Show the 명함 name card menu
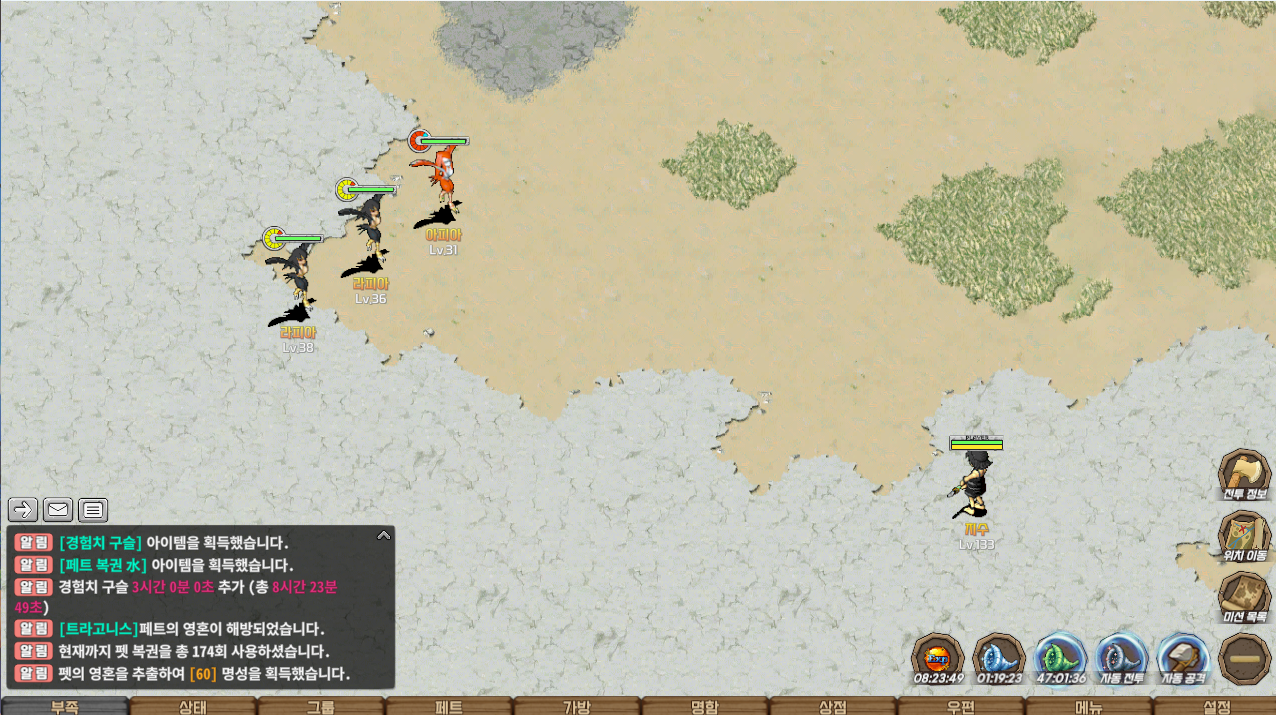 (704, 707)
